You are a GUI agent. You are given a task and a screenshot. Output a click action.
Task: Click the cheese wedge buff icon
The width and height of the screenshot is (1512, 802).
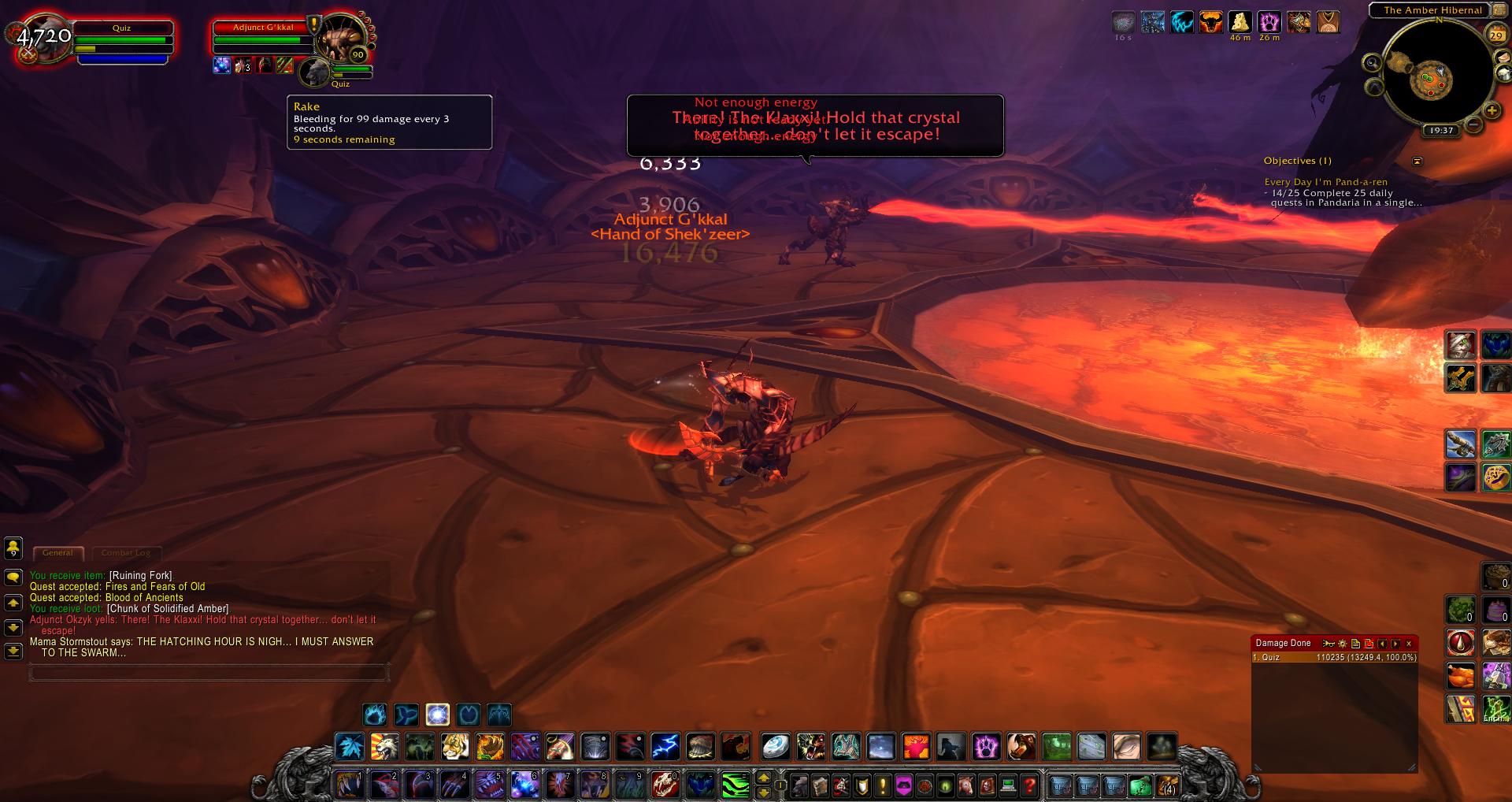pos(1240,22)
